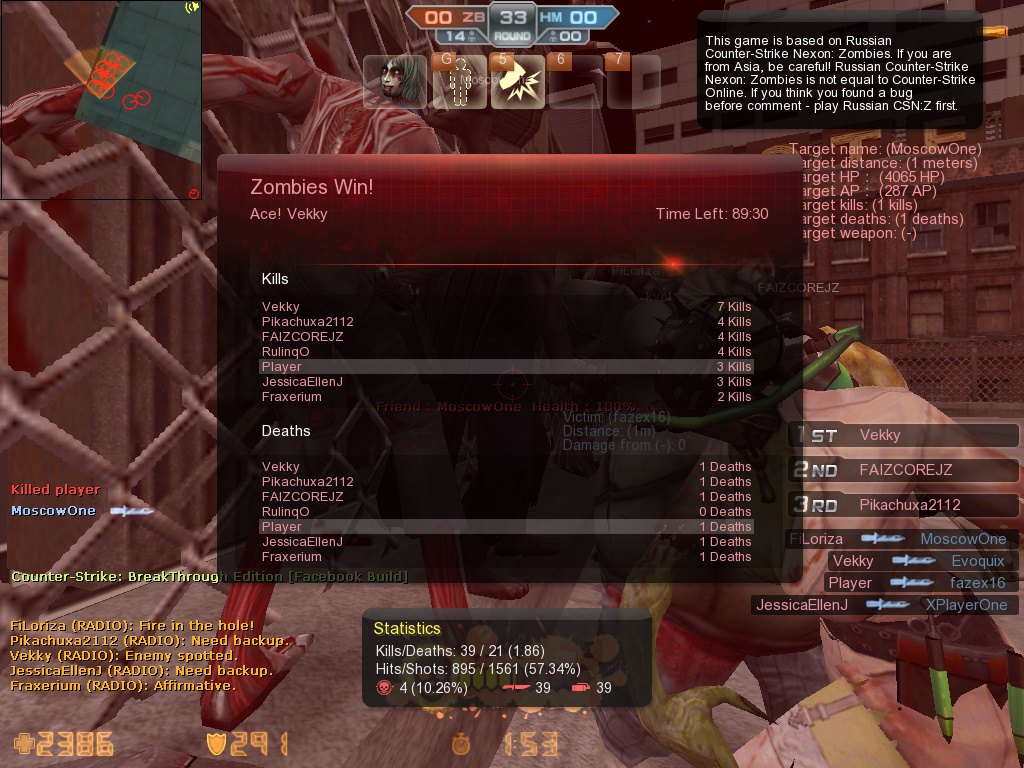This screenshot has height=768, width=1024.
Task: Click the 2nd place FAIZCOREJZ ranking bar
Action: click(x=905, y=470)
